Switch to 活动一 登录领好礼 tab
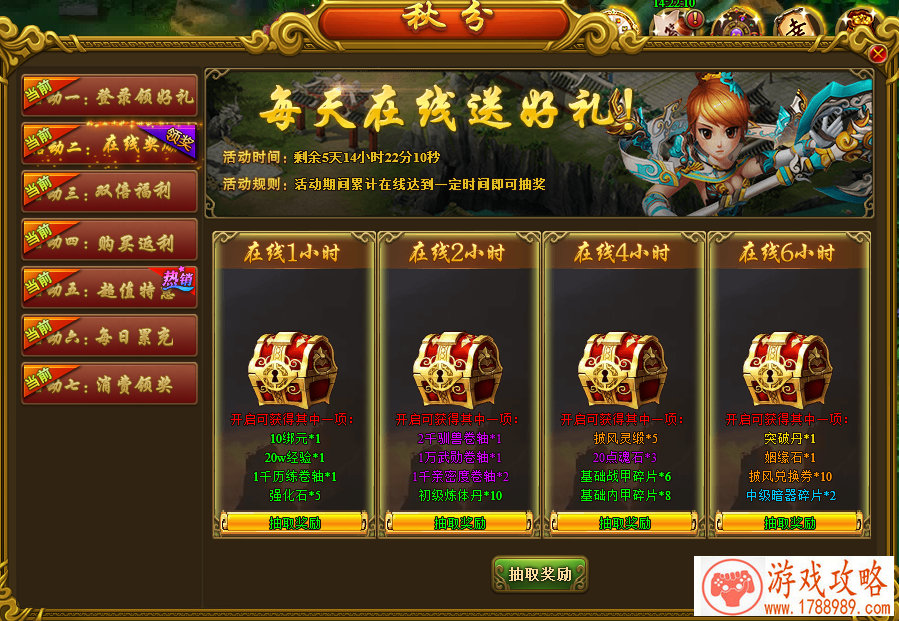 (110, 97)
